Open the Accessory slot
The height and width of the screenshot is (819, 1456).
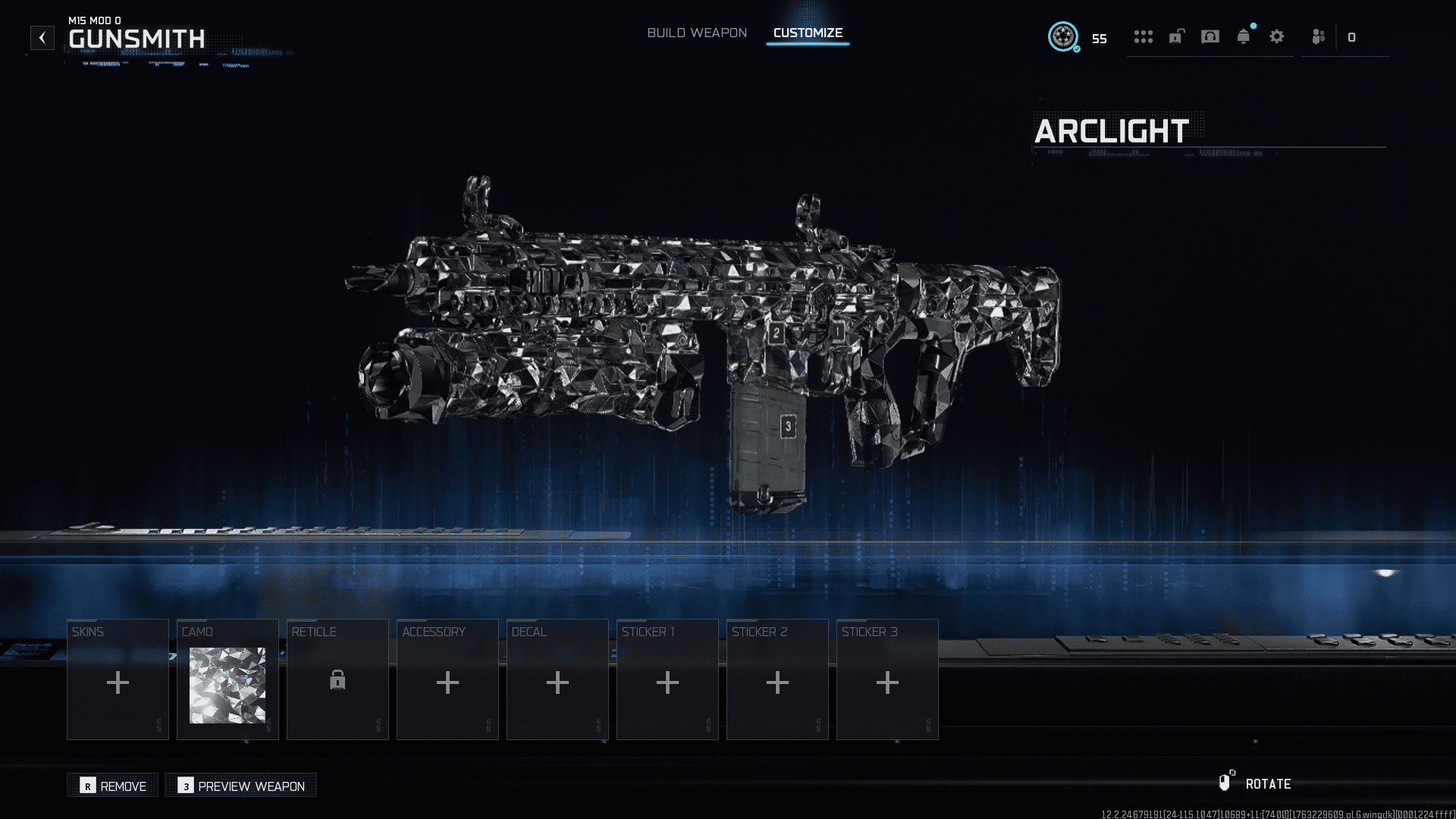(x=447, y=682)
